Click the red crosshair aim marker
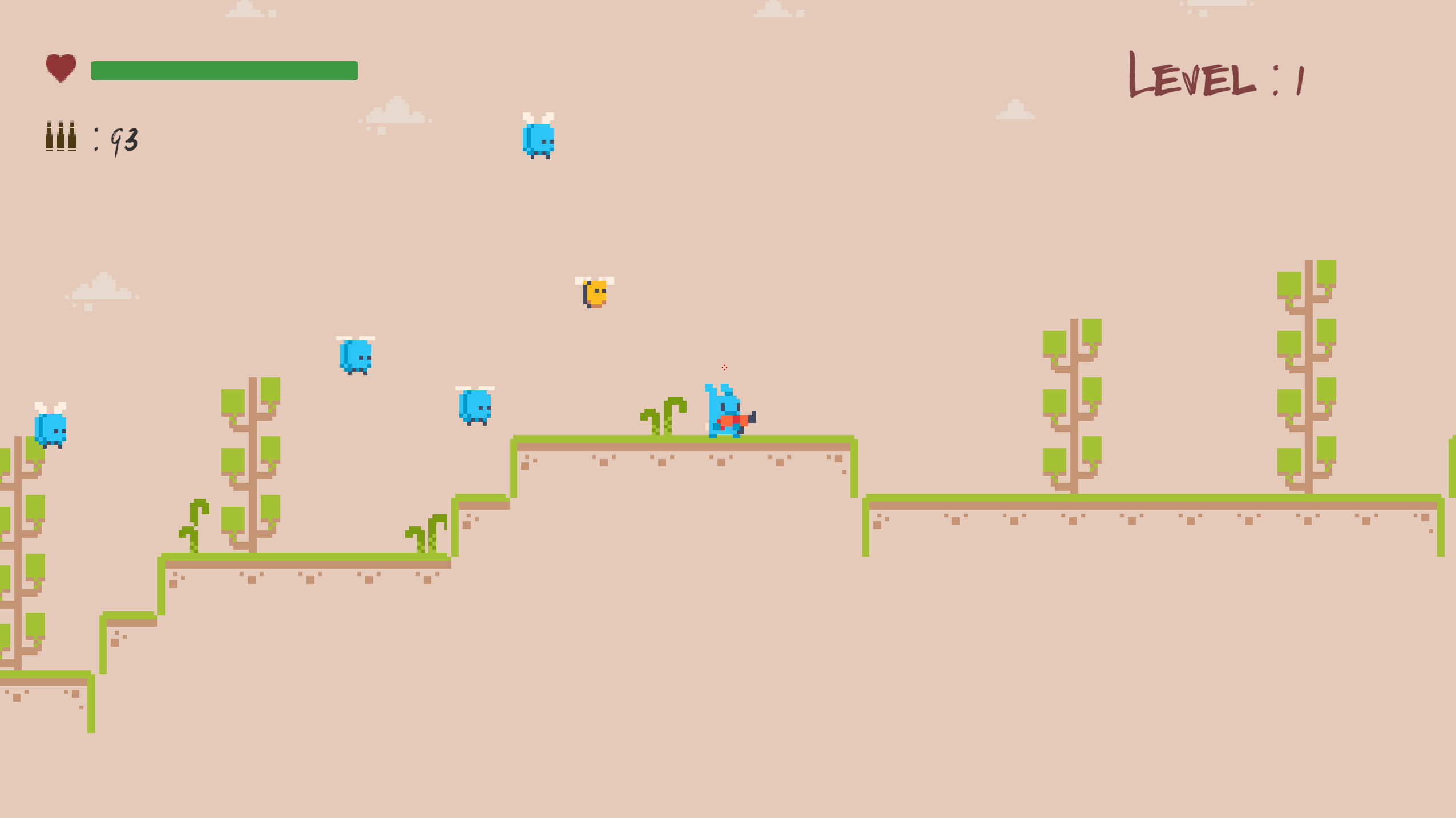 tap(725, 368)
